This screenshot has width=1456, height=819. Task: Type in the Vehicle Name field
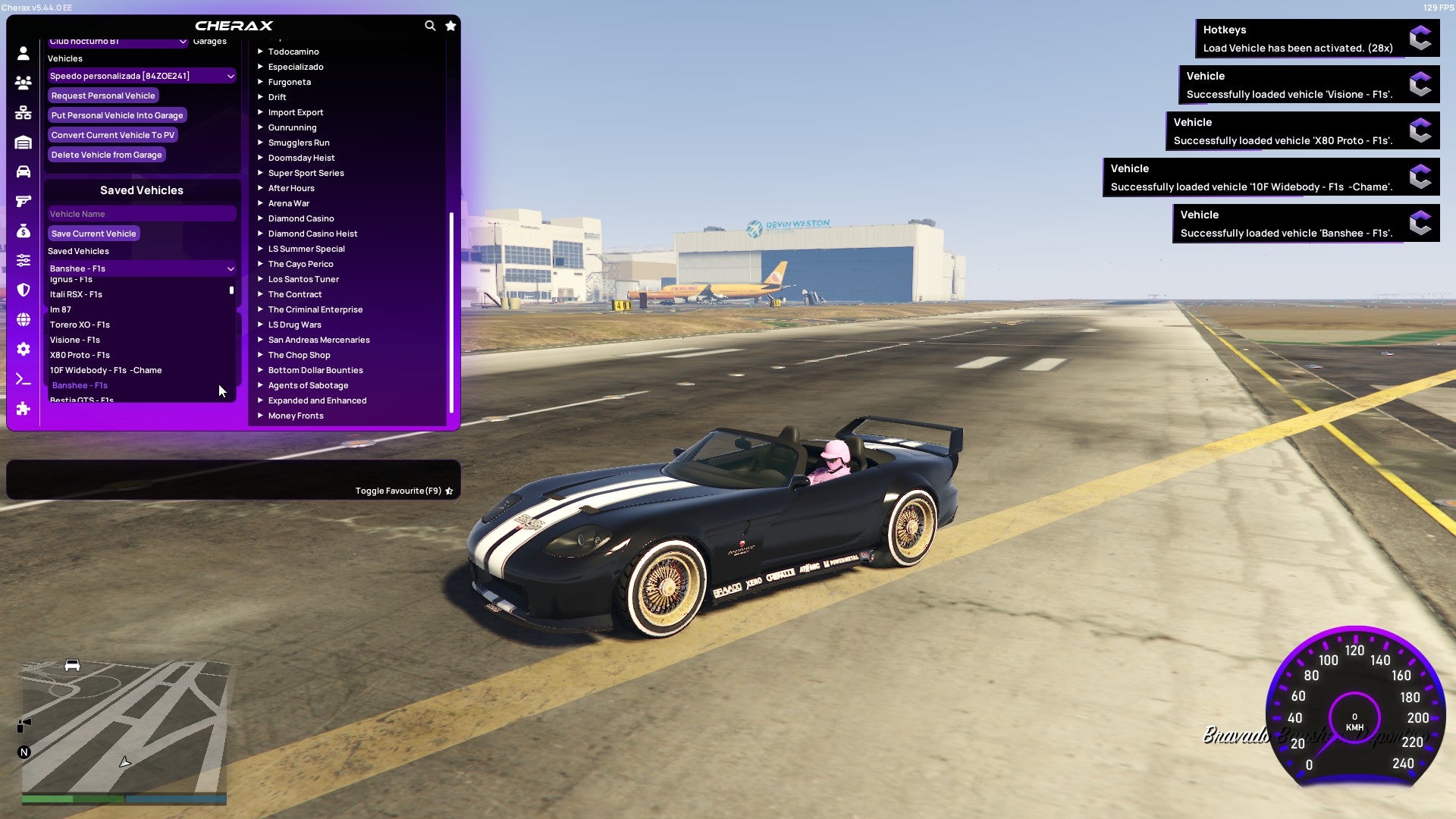141,213
